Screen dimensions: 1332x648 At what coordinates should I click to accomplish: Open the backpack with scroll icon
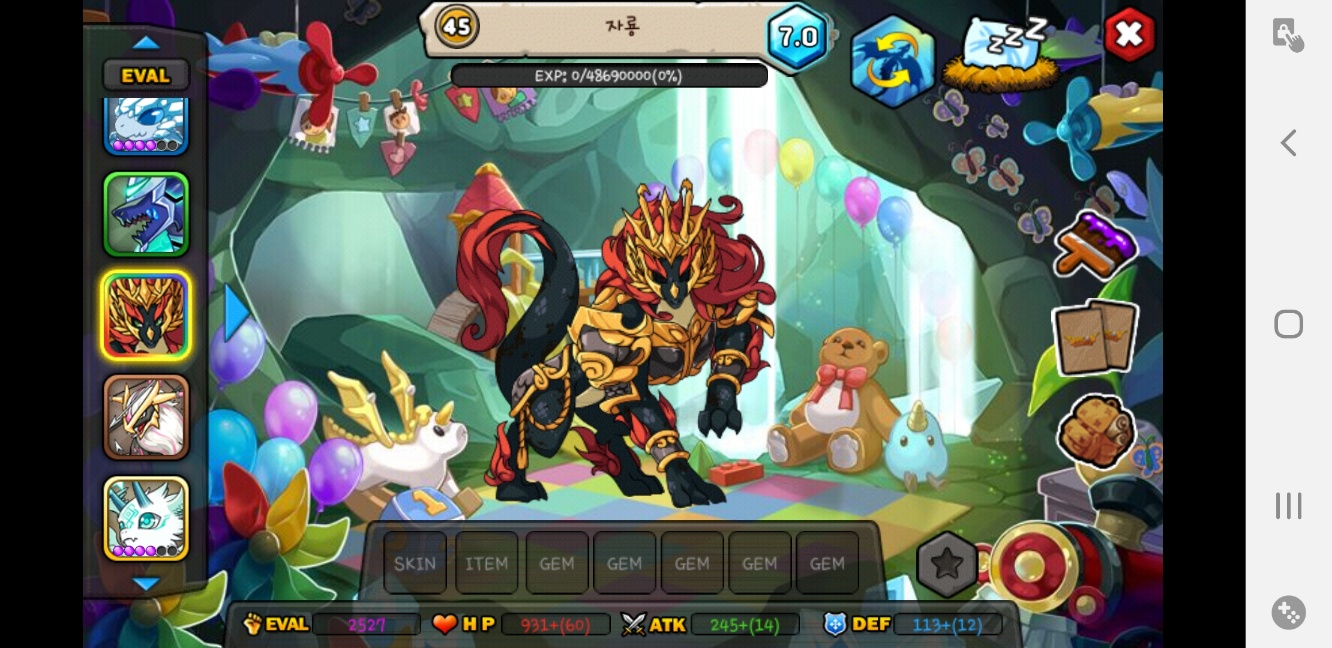(1096, 430)
